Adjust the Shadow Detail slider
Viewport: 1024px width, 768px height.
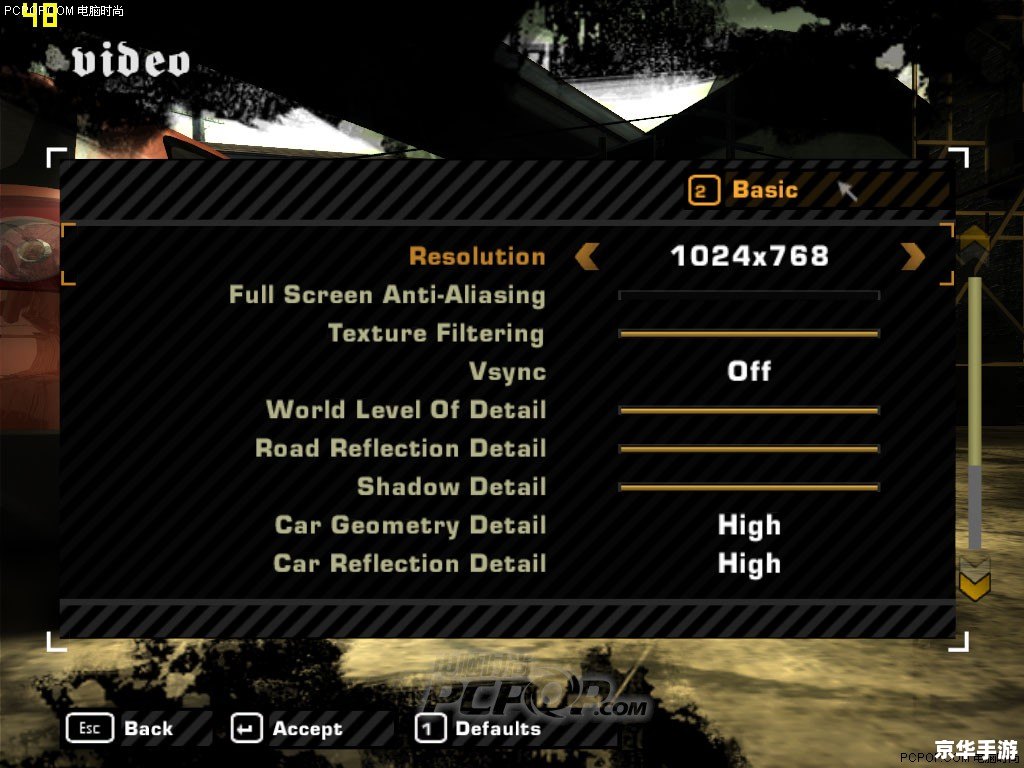pyautogui.click(x=749, y=487)
